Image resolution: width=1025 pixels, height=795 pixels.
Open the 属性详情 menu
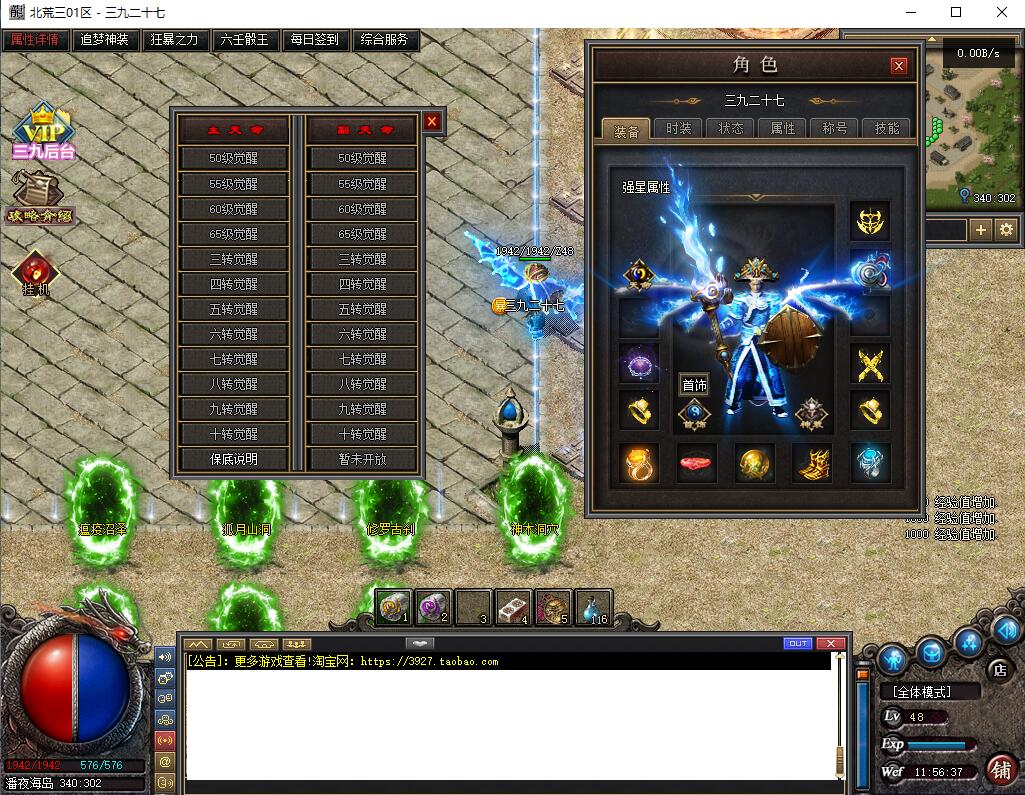pos(35,40)
